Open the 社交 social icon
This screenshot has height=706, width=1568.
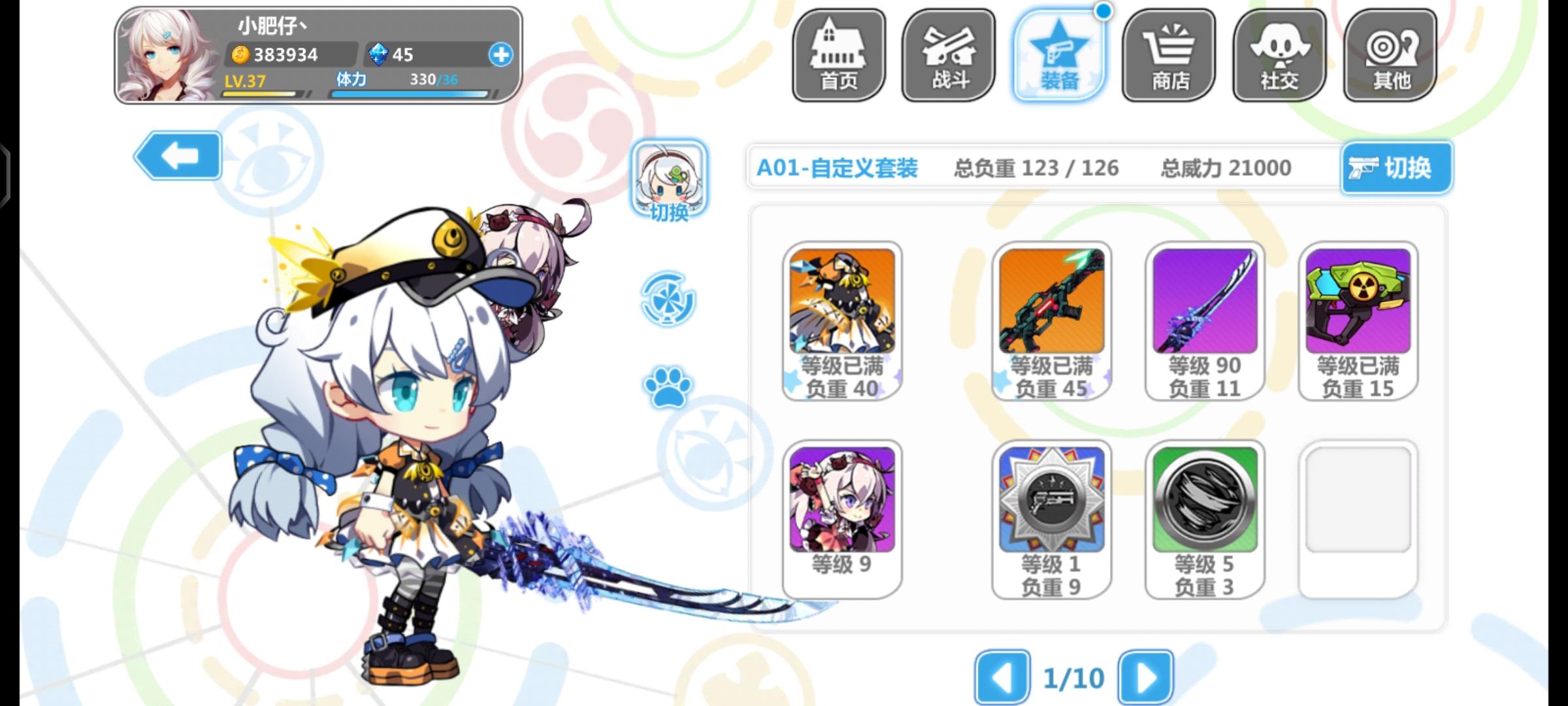point(1279,56)
